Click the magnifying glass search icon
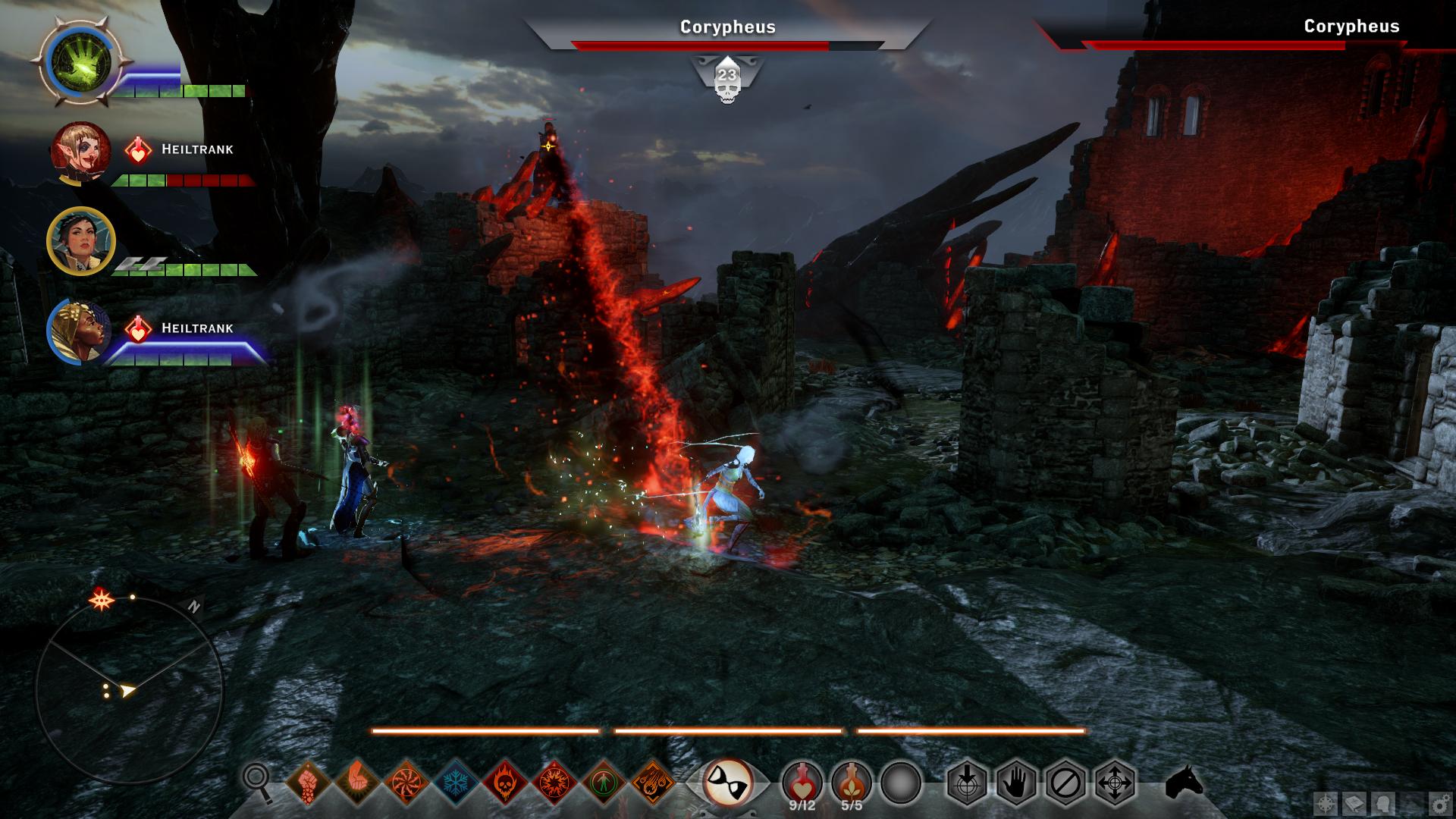The height and width of the screenshot is (819, 1456). coord(257,781)
